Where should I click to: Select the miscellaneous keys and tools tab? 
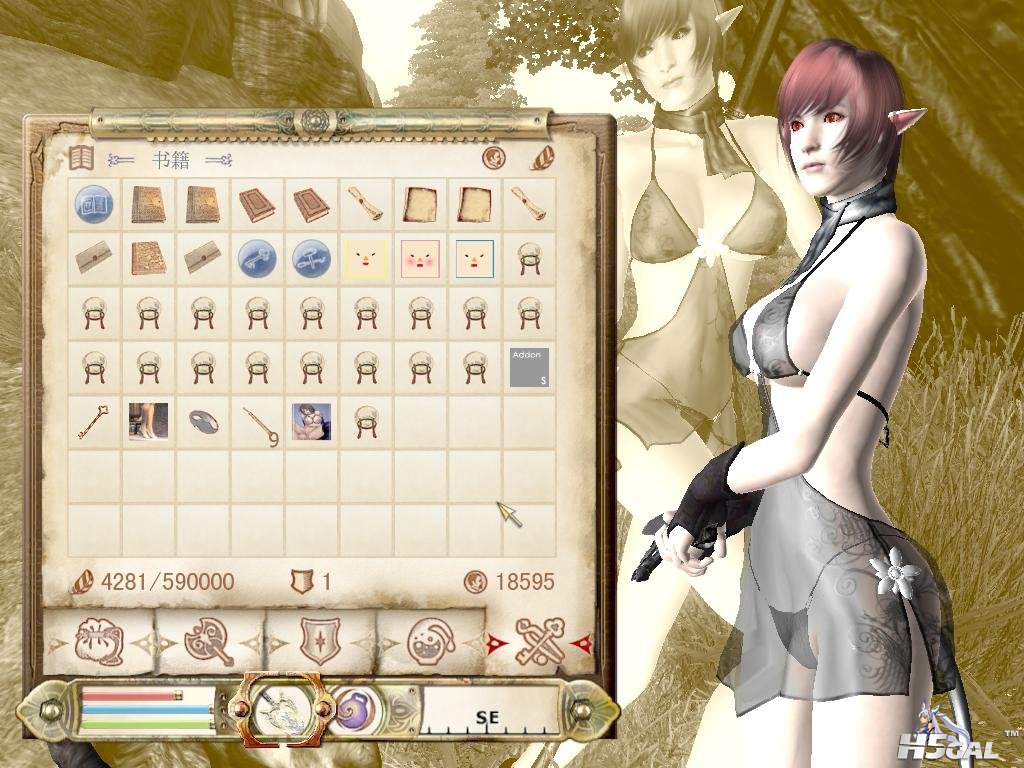coord(538,640)
